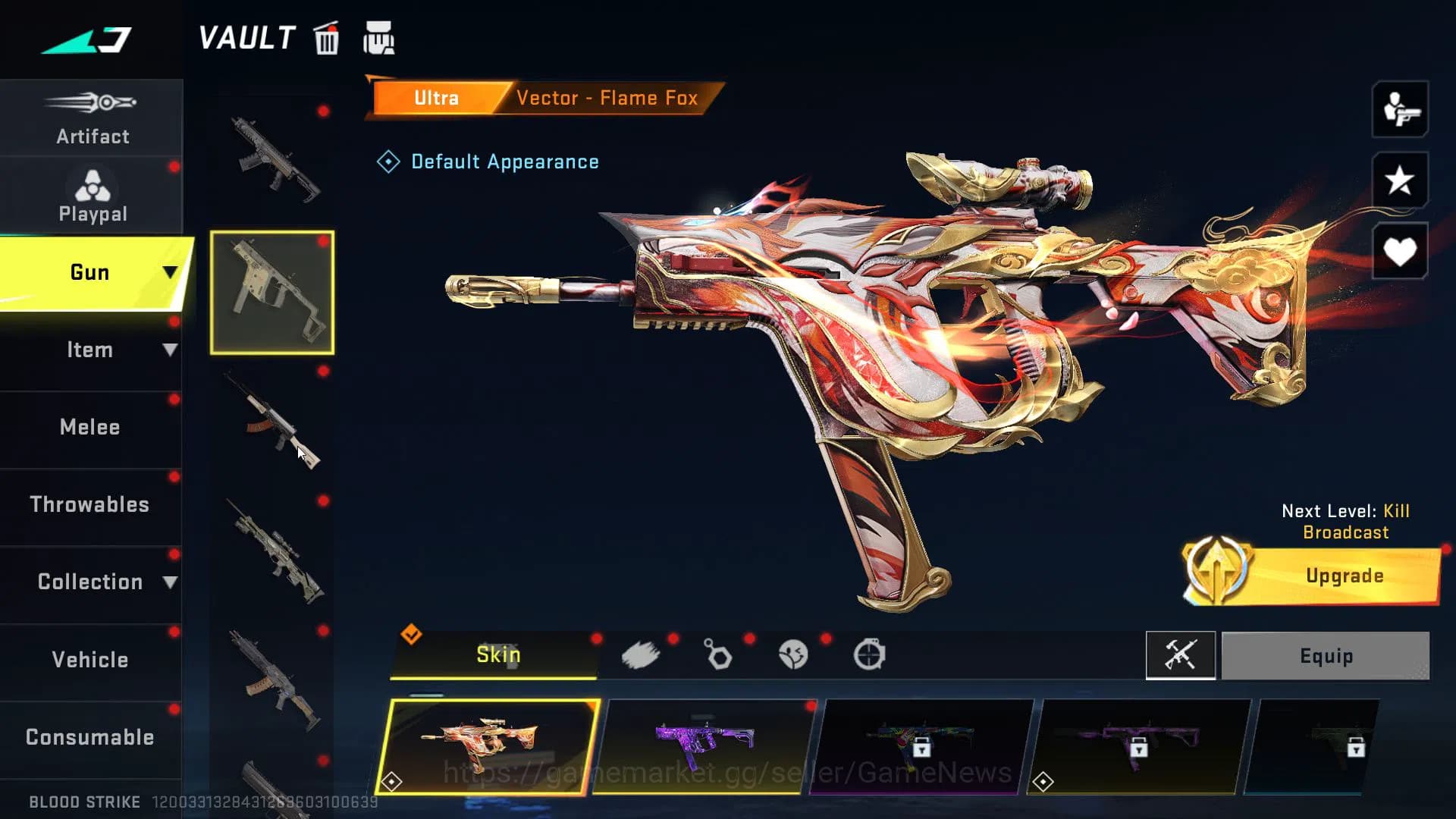Open the reticle/scope customization icon
Image resolution: width=1456 pixels, height=819 pixels.
point(871,654)
